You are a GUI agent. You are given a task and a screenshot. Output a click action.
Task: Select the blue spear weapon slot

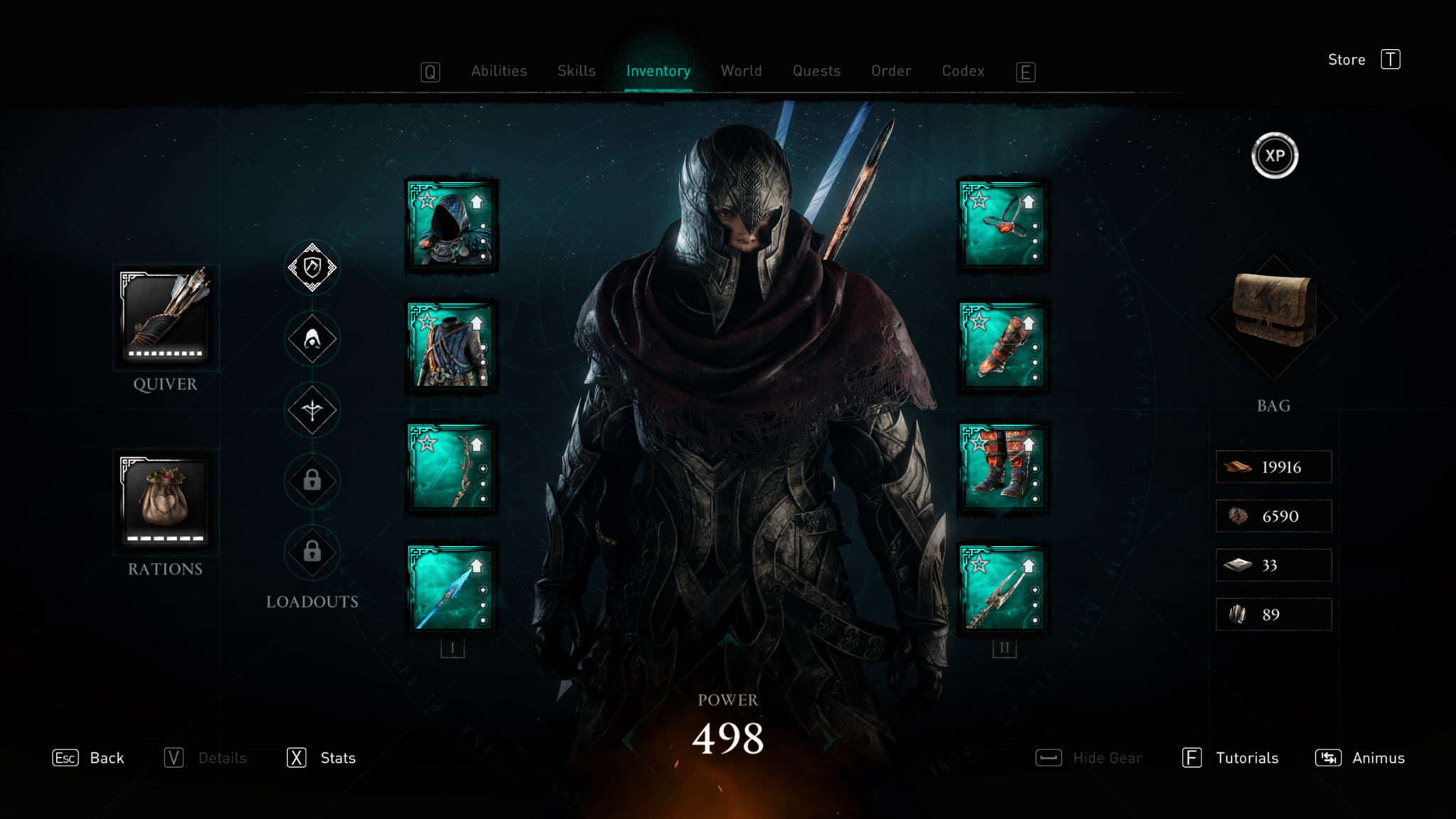(451, 588)
